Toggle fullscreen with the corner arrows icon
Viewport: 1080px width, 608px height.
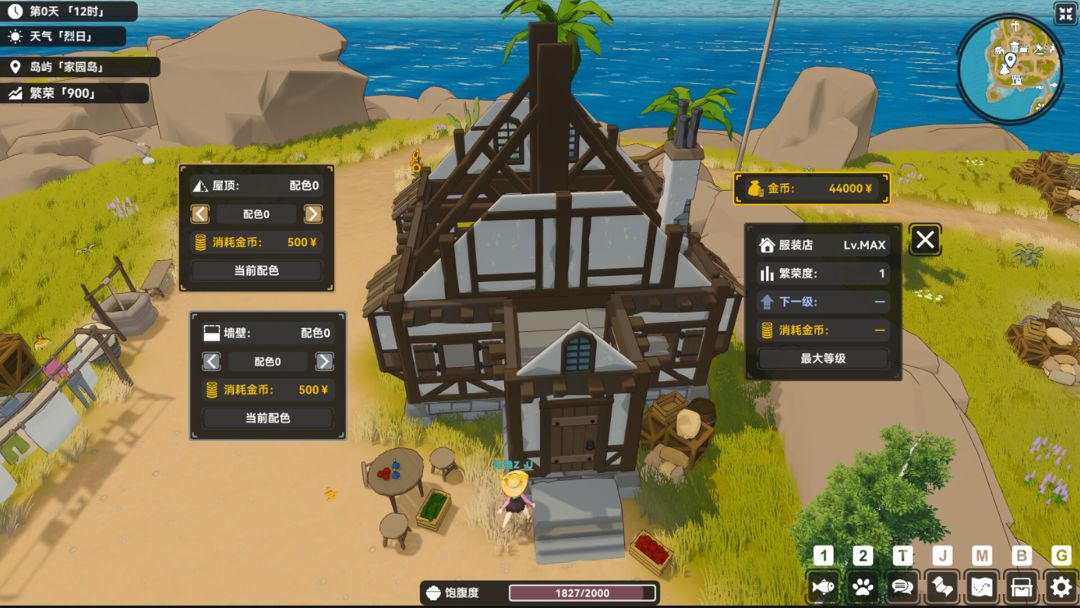(1065, 13)
